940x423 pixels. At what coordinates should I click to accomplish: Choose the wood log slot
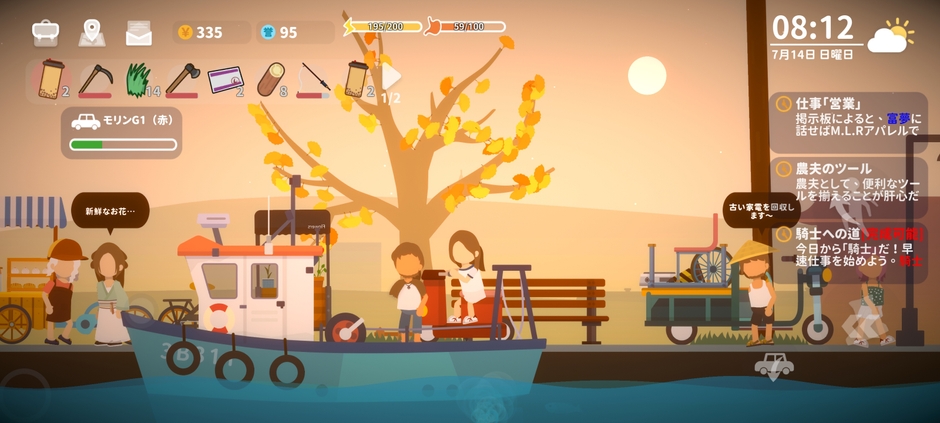coord(269,80)
